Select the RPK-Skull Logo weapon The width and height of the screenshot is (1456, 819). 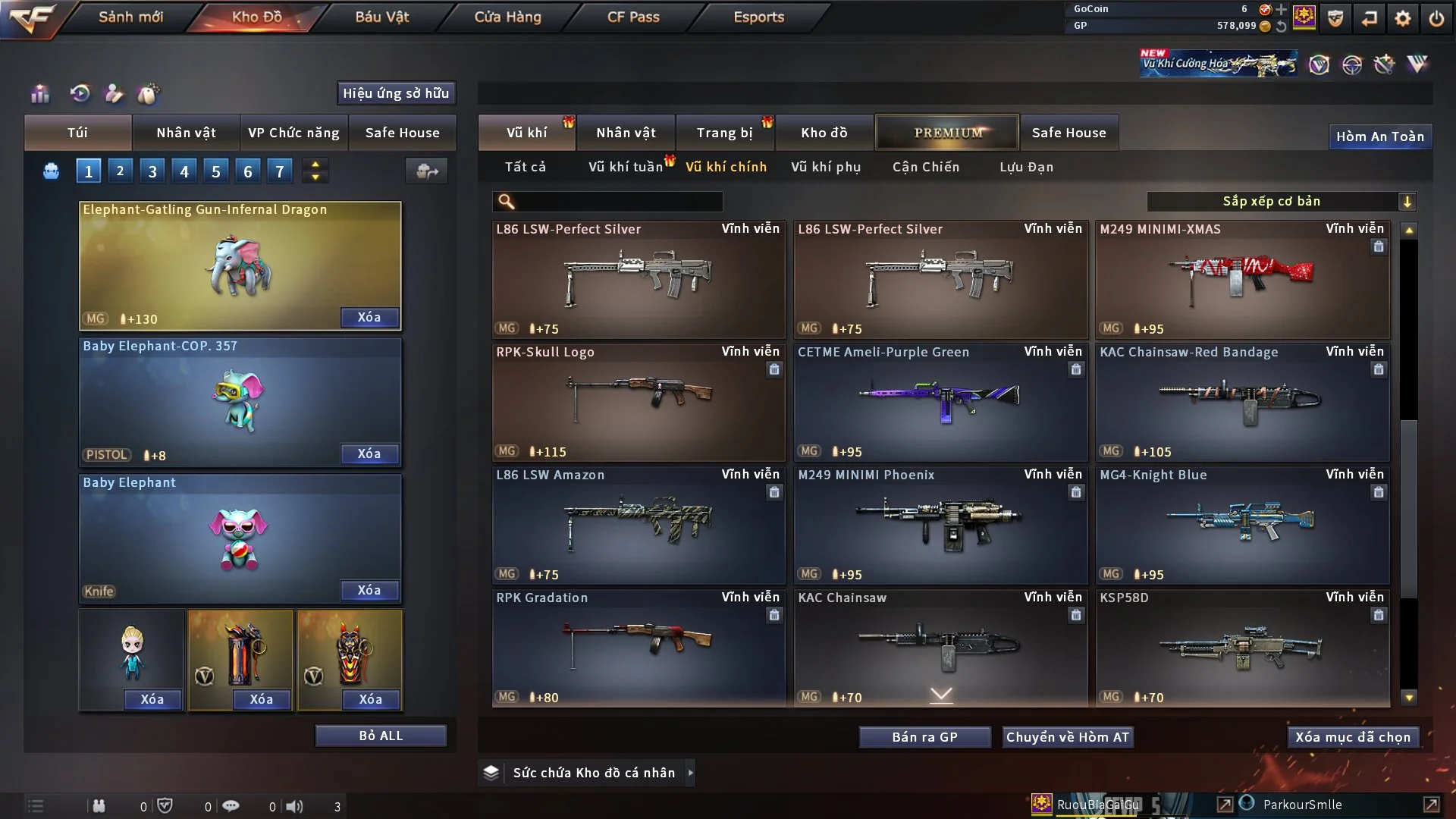pyautogui.click(x=639, y=402)
